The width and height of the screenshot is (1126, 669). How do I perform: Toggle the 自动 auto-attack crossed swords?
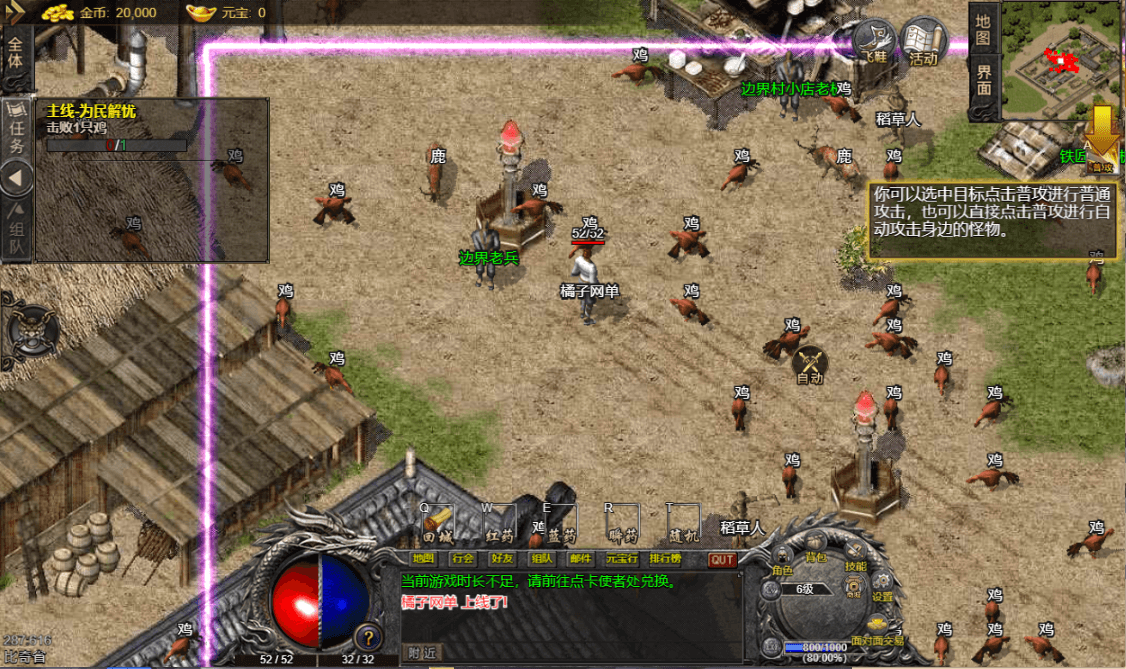[x=809, y=366]
